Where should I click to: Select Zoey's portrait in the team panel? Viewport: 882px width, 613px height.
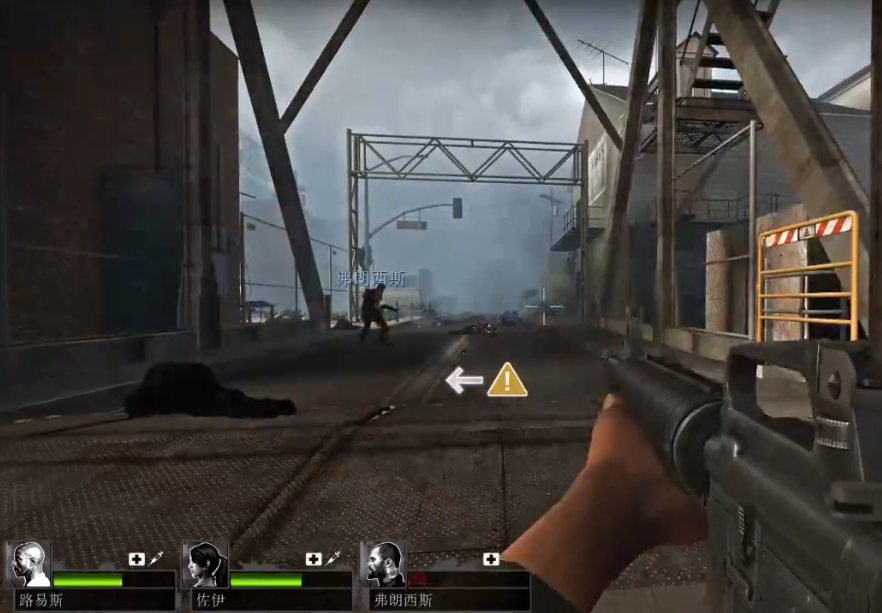pos(207,565)
